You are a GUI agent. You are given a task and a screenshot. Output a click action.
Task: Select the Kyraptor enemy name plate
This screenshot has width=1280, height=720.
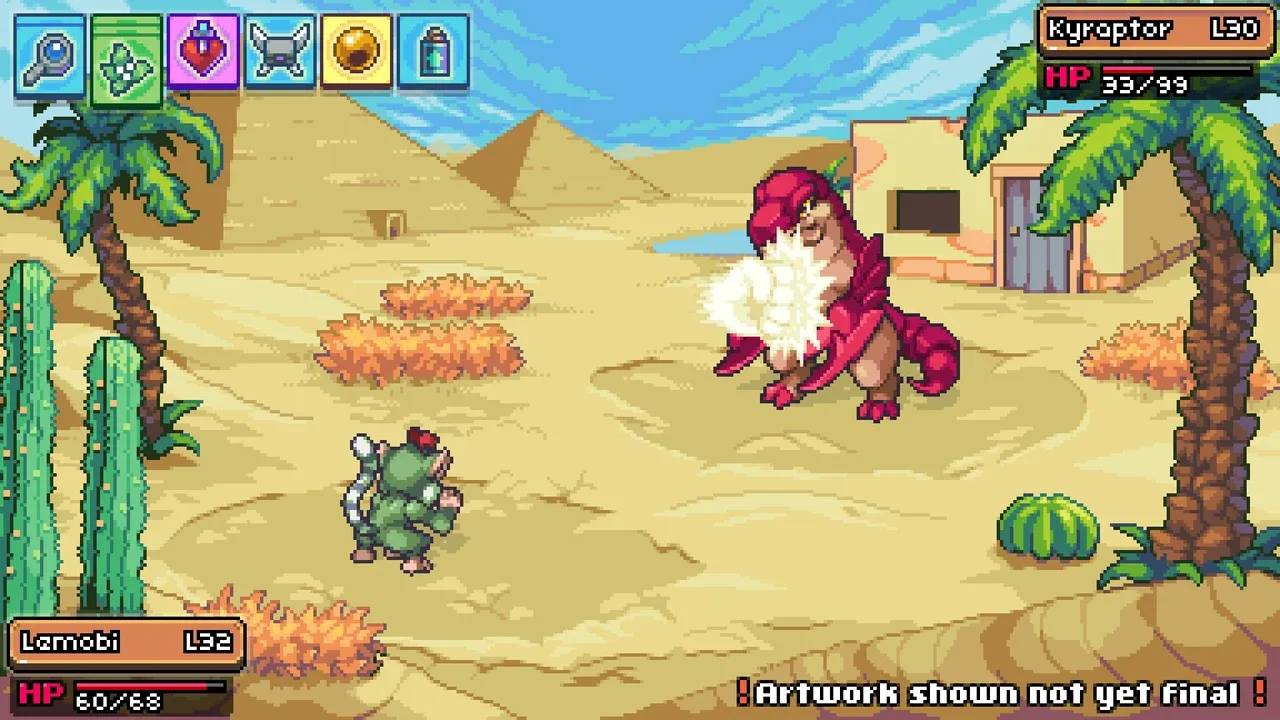1153,30
